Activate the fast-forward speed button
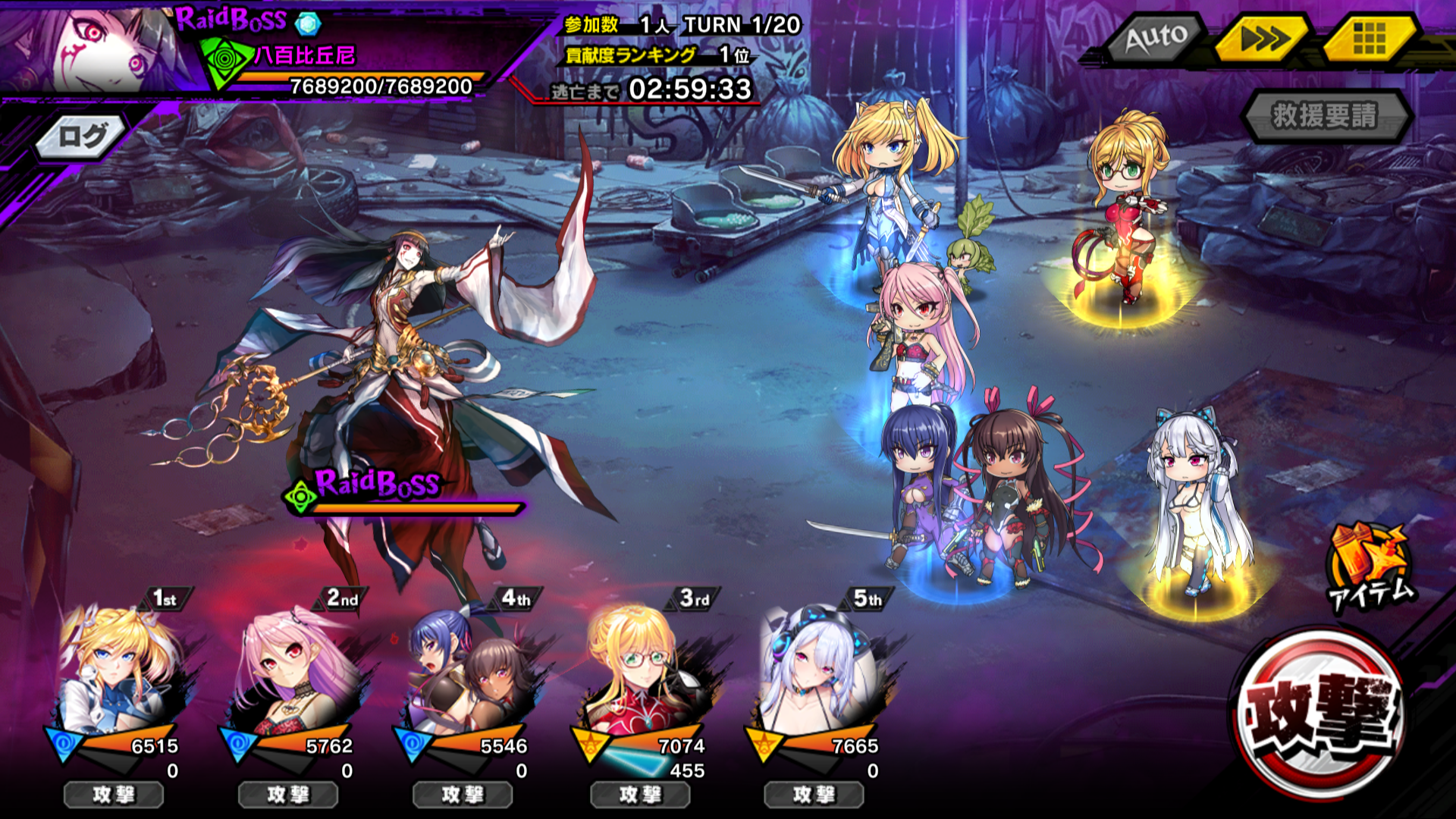Viewport: 1456px width, 819px height. click(x=1263, y=38)
